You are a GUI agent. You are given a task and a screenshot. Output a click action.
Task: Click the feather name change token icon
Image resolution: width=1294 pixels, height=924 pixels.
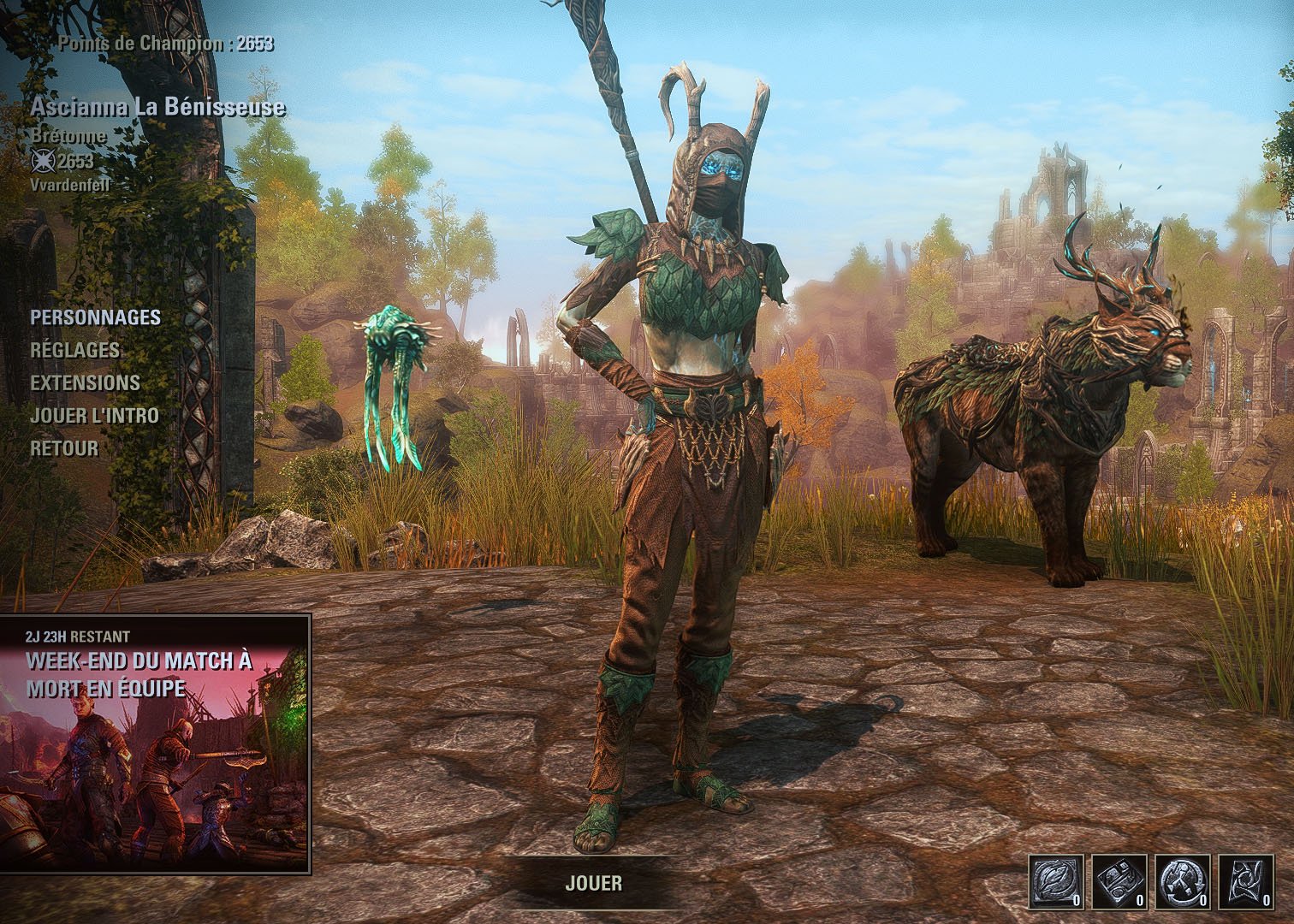click(1055, 881)
